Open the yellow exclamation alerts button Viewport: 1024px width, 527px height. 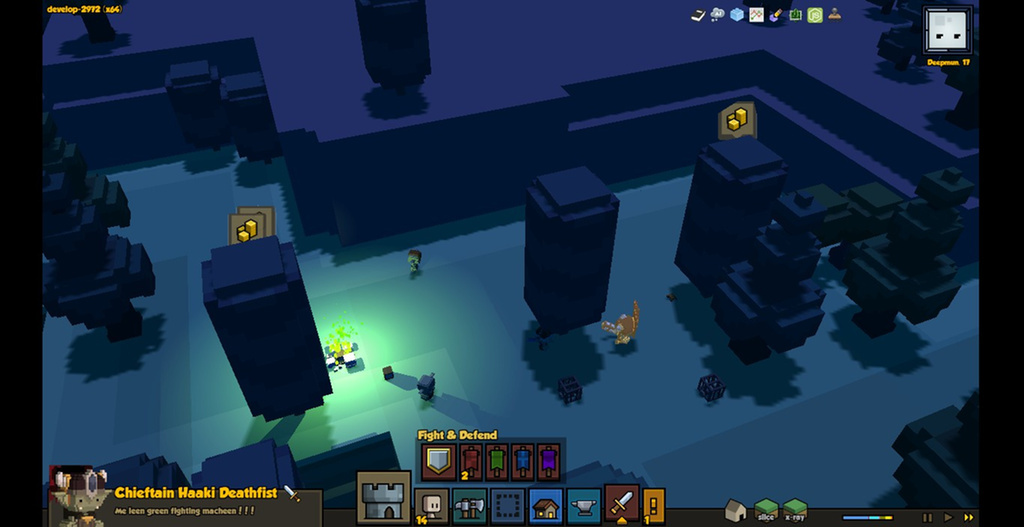coord(653,505)
